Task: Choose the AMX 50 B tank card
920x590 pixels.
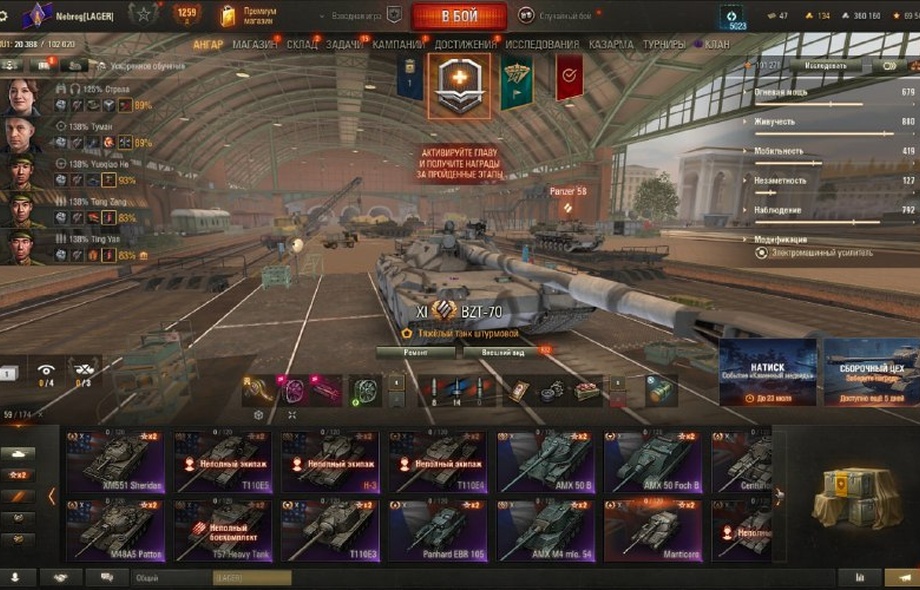Action: pos(545,462)
